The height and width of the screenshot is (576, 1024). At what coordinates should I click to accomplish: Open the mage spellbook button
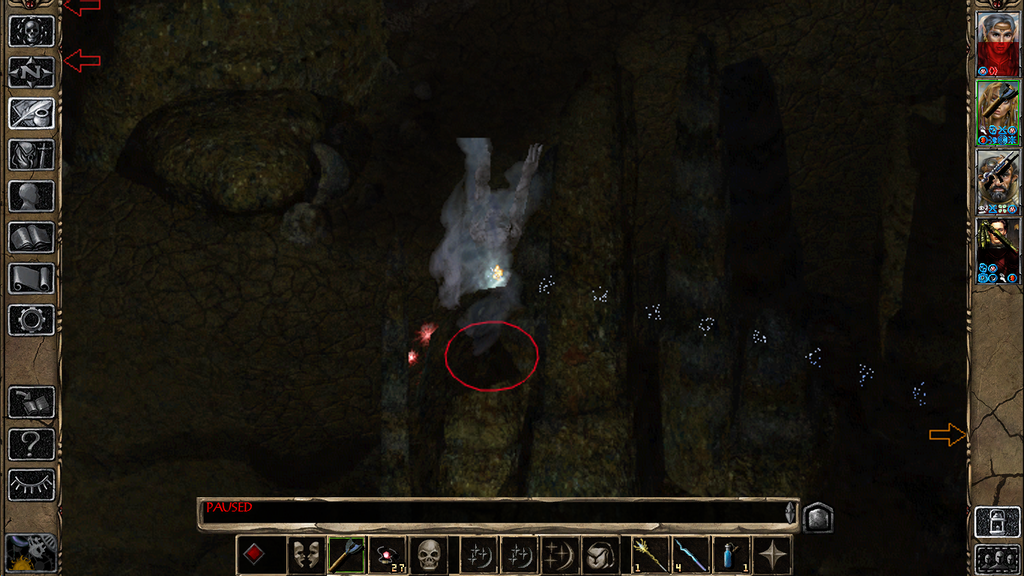point(31,237)
